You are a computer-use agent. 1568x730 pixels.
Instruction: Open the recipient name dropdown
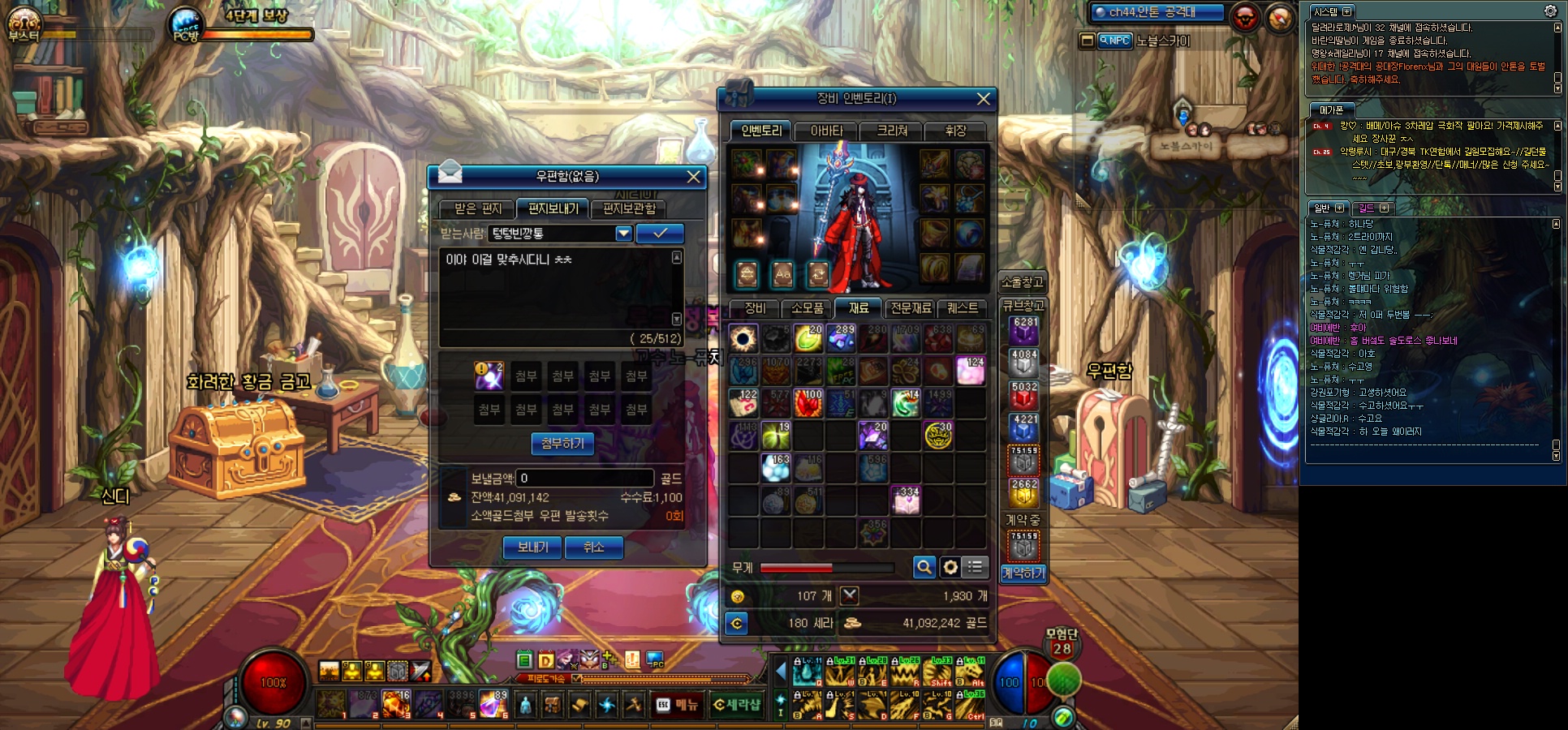(623, 234)
